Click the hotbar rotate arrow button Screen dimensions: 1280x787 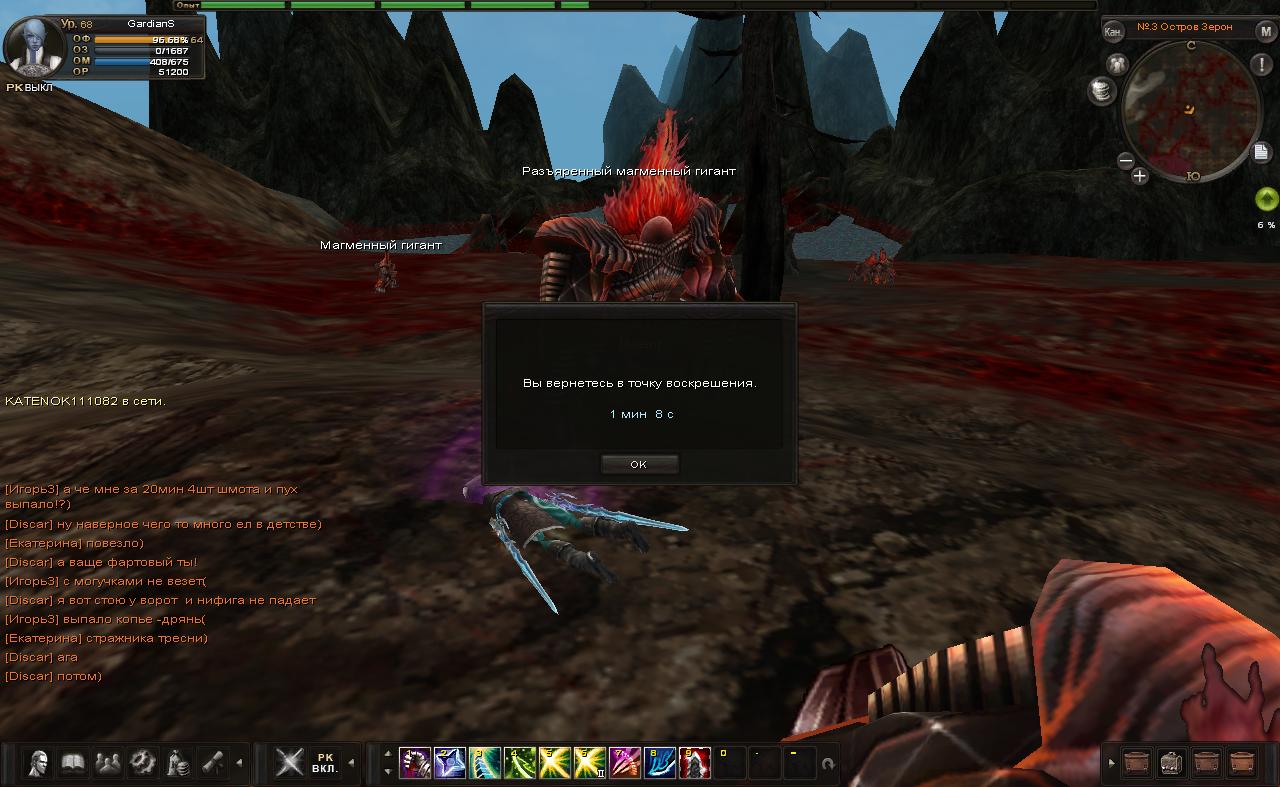[x=828, y=764]
